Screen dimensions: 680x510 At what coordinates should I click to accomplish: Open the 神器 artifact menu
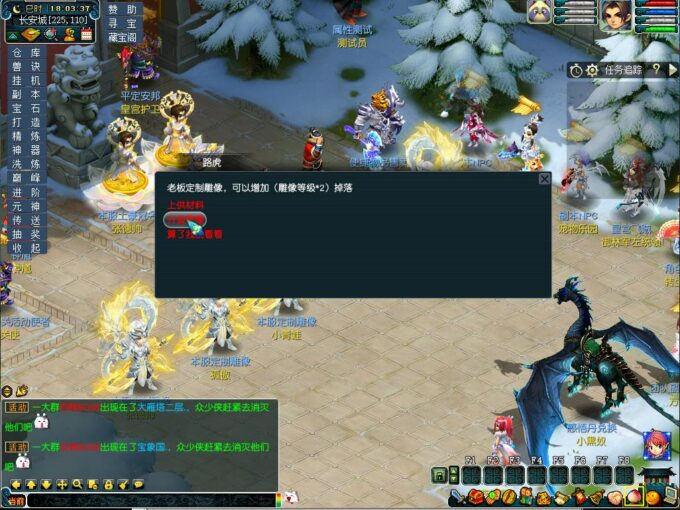click(26, 150)
